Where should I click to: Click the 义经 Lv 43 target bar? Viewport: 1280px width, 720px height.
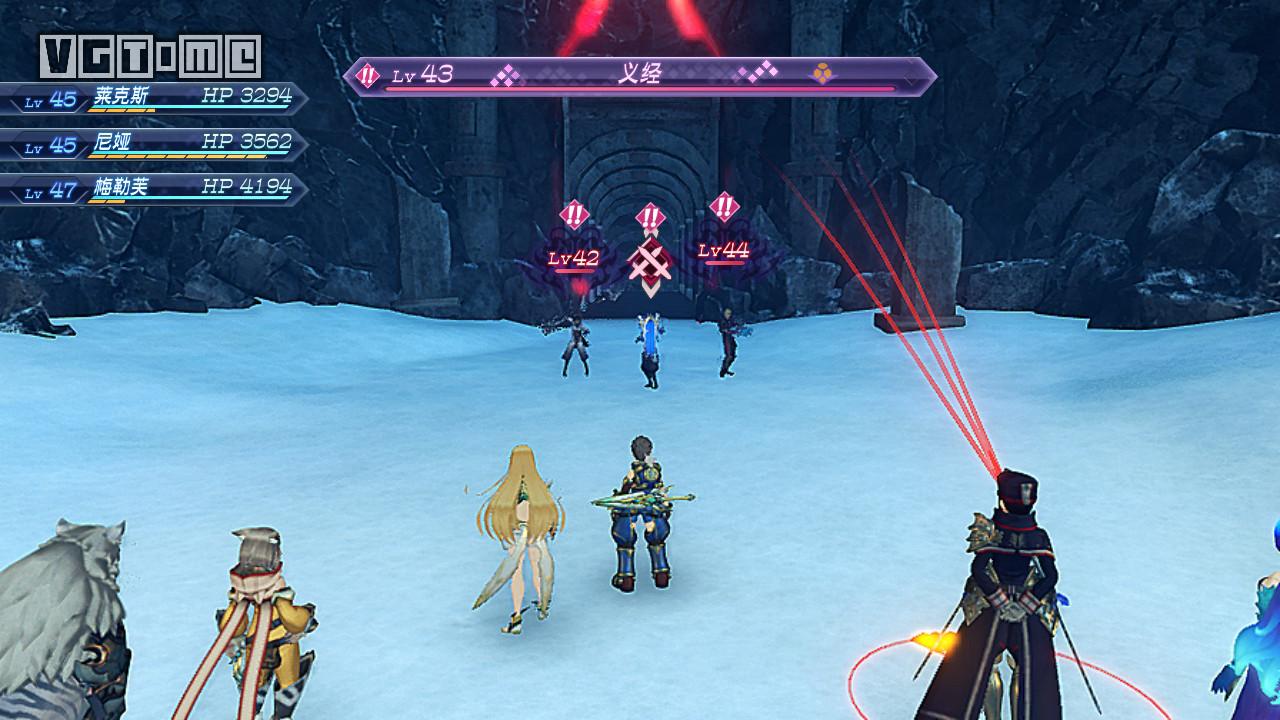(x=640, y=76)
